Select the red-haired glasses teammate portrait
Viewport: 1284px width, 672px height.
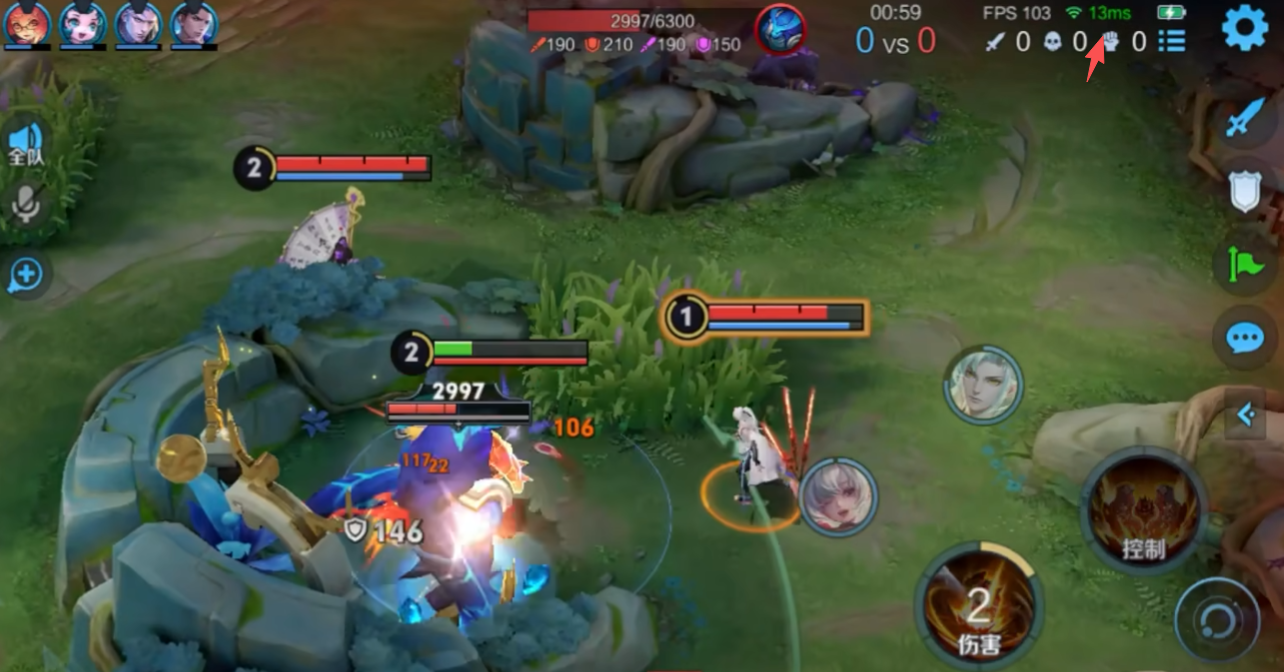(28, 24)
